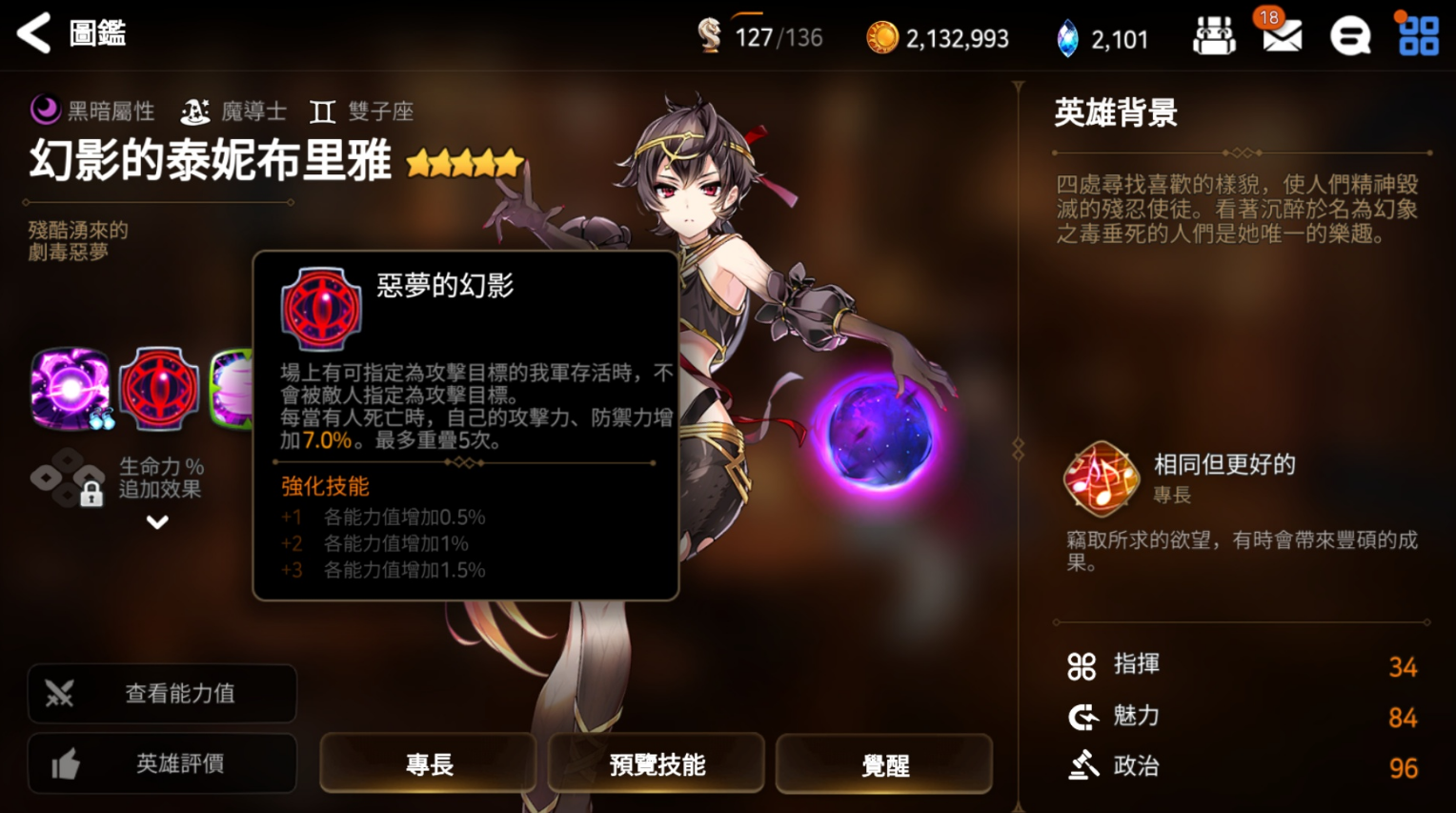1456x813 pixels.
Task: Open 預覽技能 skill preview
Action: (657, 763)
